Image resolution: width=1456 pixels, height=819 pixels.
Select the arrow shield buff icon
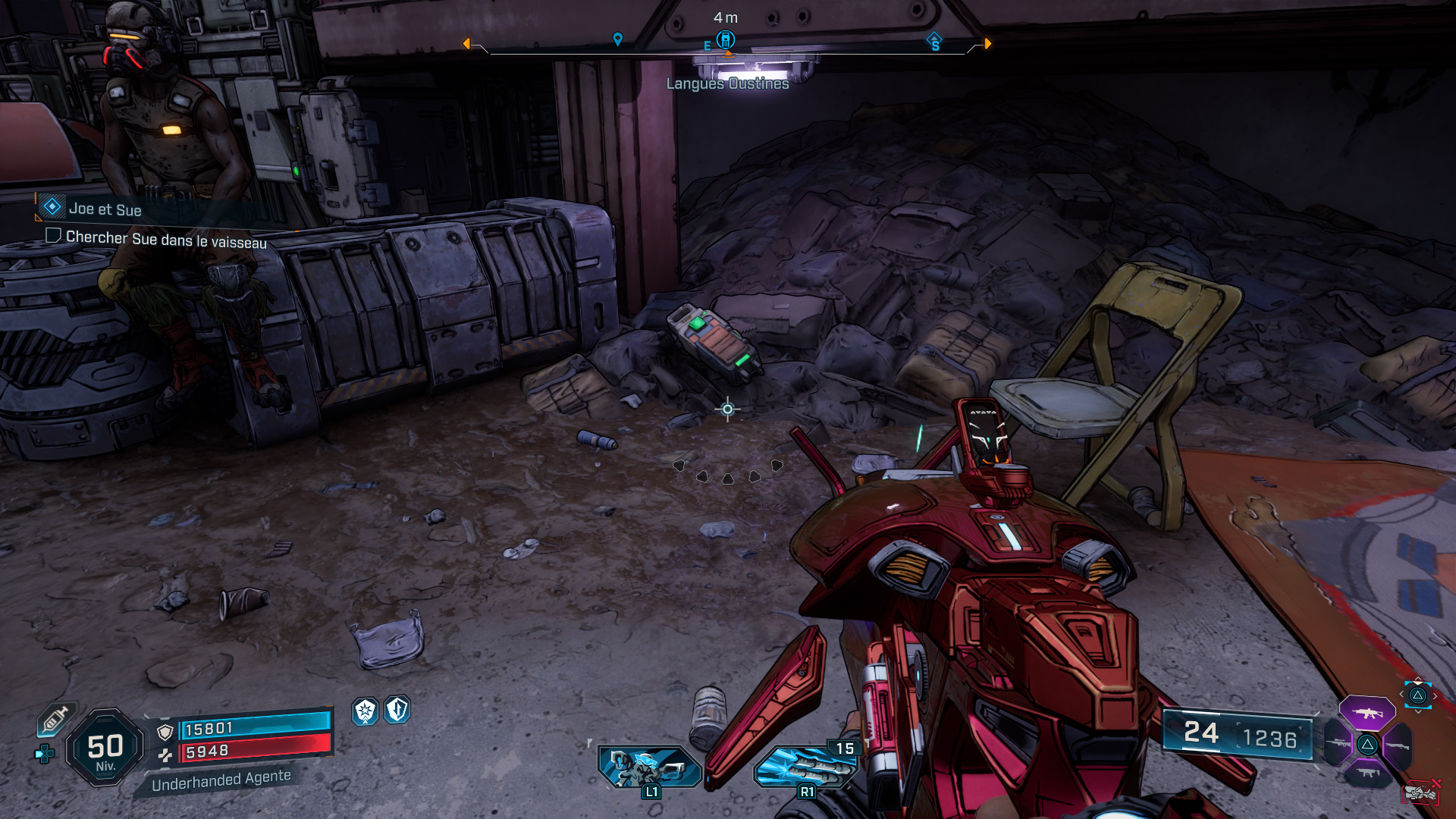coord(397,710)
